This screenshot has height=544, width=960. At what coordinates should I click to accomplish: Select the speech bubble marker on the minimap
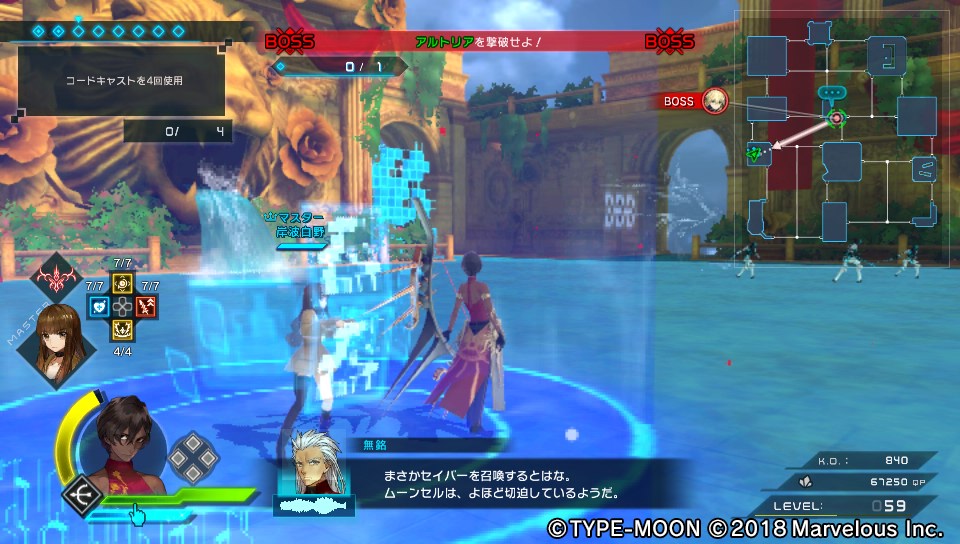coord(831,92)
